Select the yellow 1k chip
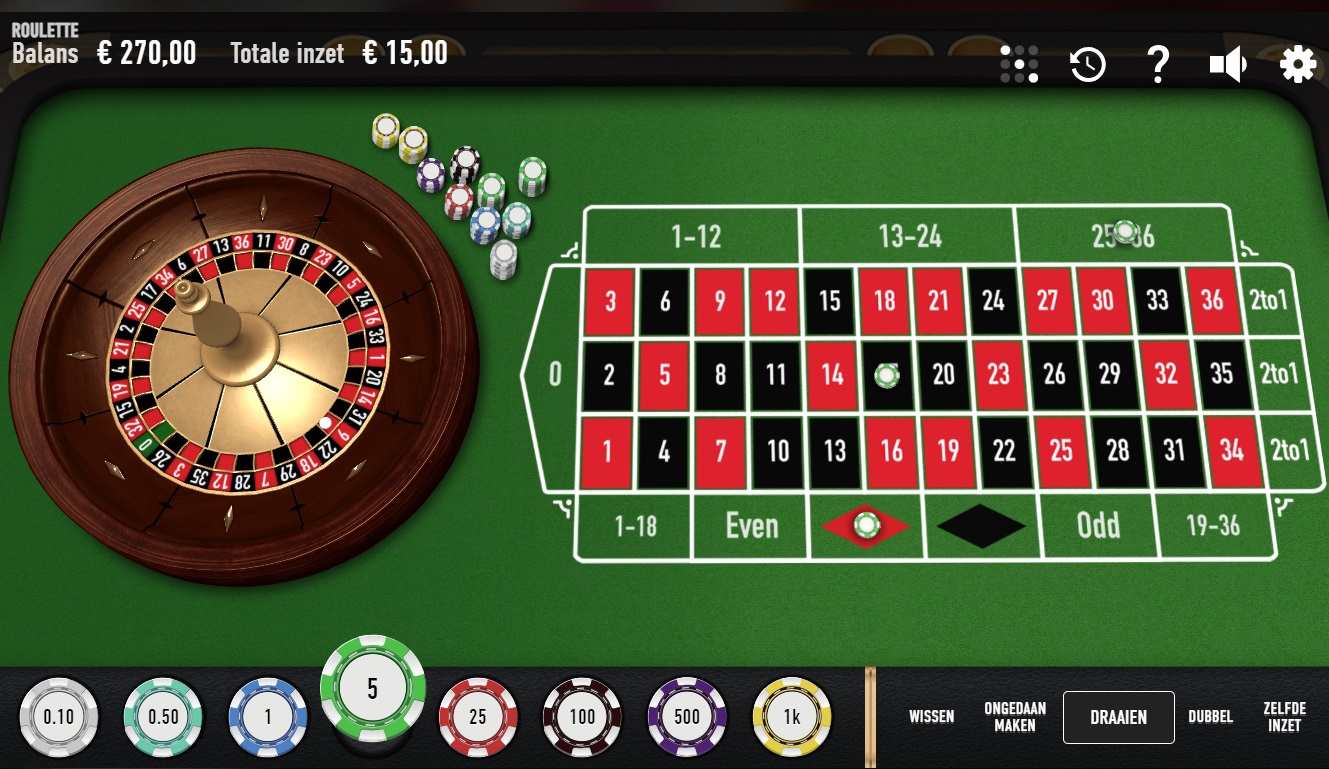This screenshot has width=1329, height=769. [791, 717]
